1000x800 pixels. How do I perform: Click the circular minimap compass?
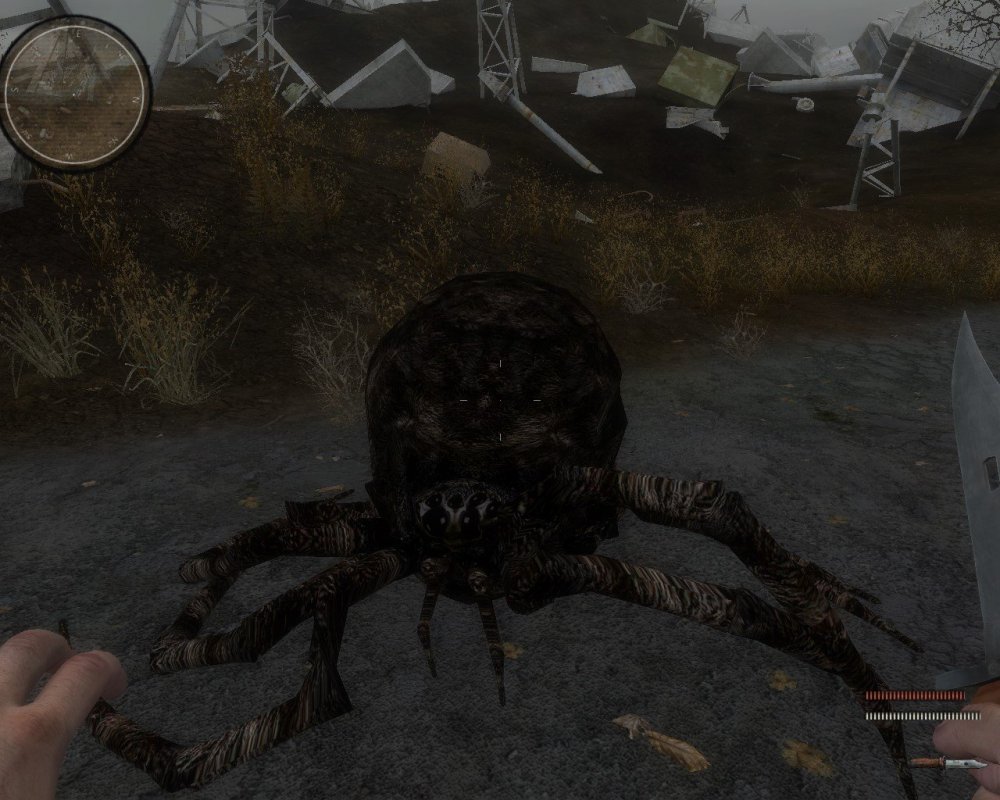tap(74, 93)
